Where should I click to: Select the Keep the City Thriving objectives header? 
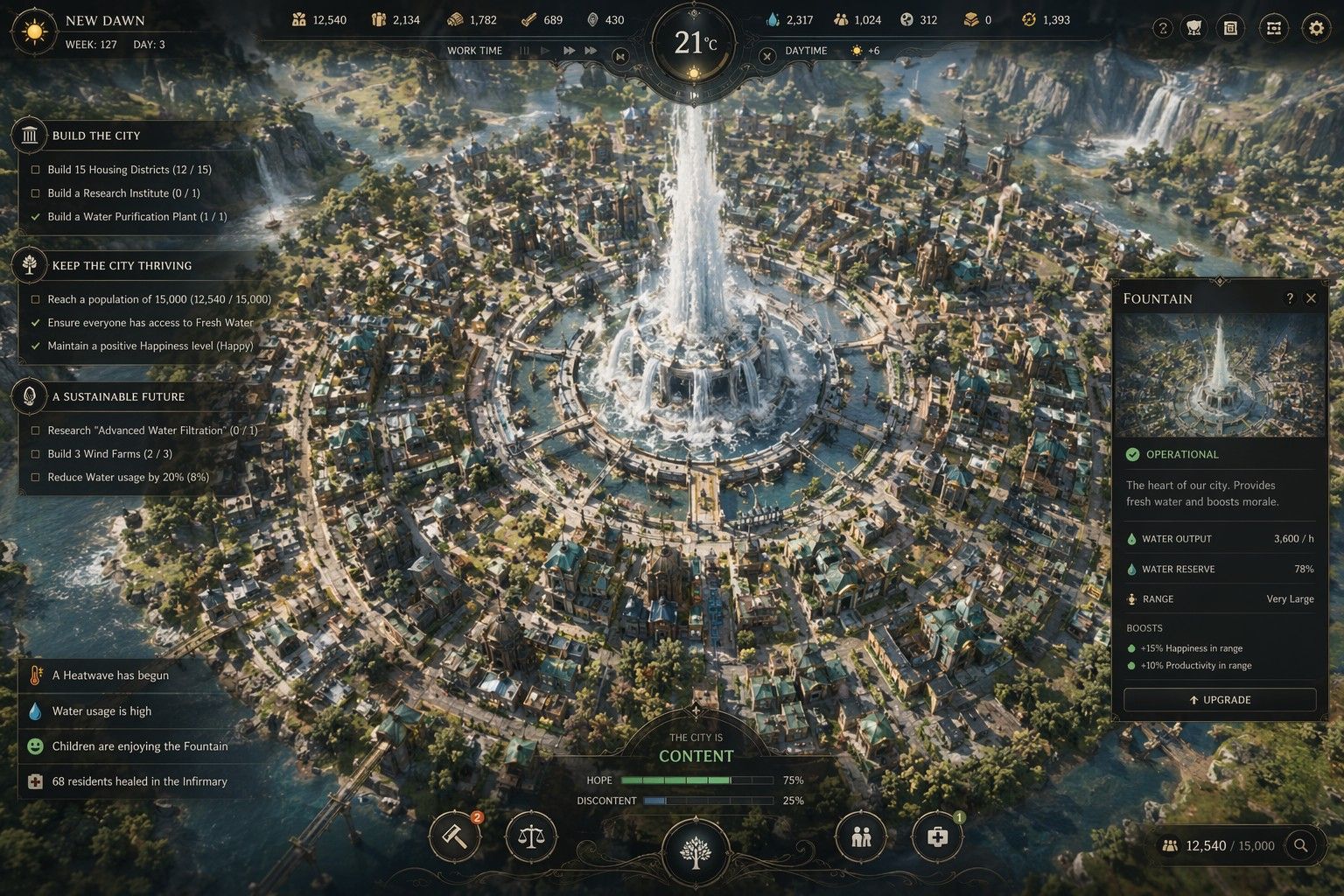point(122,265)
